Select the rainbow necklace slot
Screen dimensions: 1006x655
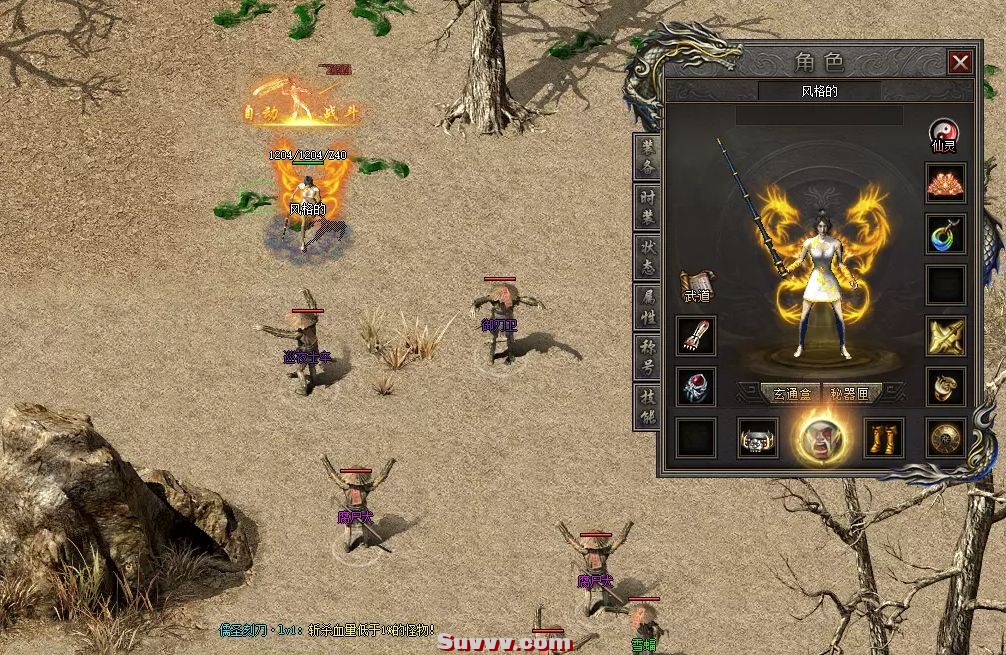click(x=945, y=234)
